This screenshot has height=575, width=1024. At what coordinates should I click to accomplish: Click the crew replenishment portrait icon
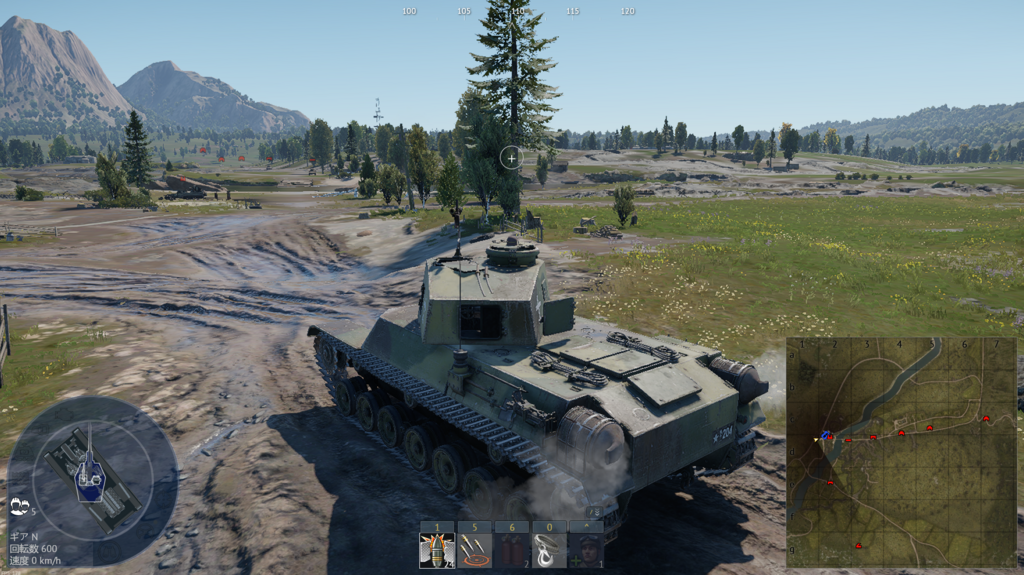[x=585, y=550]
